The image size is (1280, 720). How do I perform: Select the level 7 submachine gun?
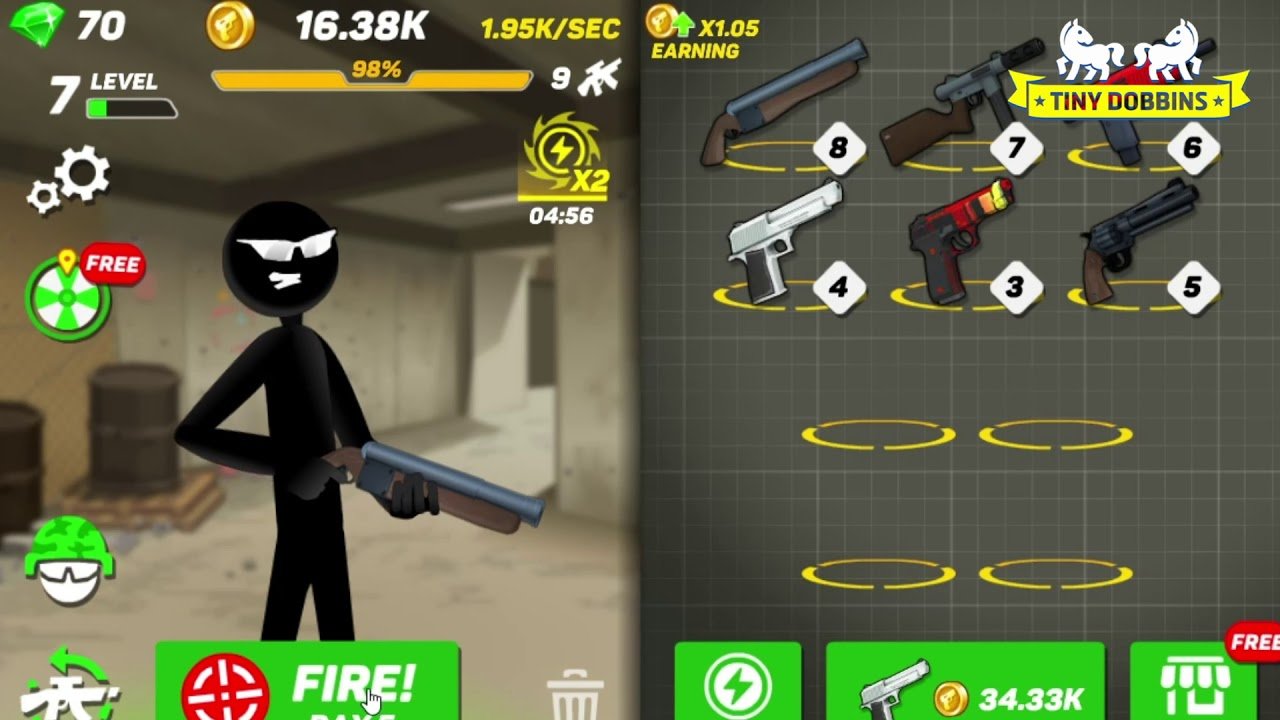coord(950,100)
